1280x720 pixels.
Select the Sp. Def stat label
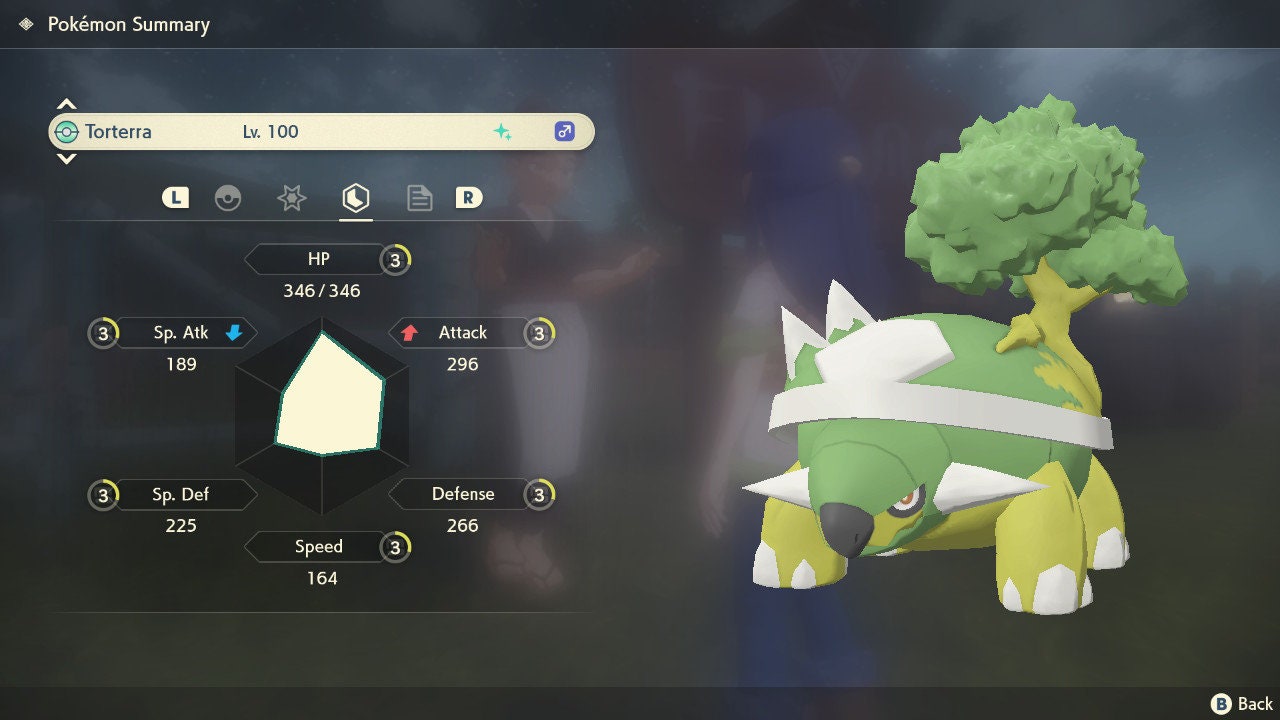pos(181,494)
